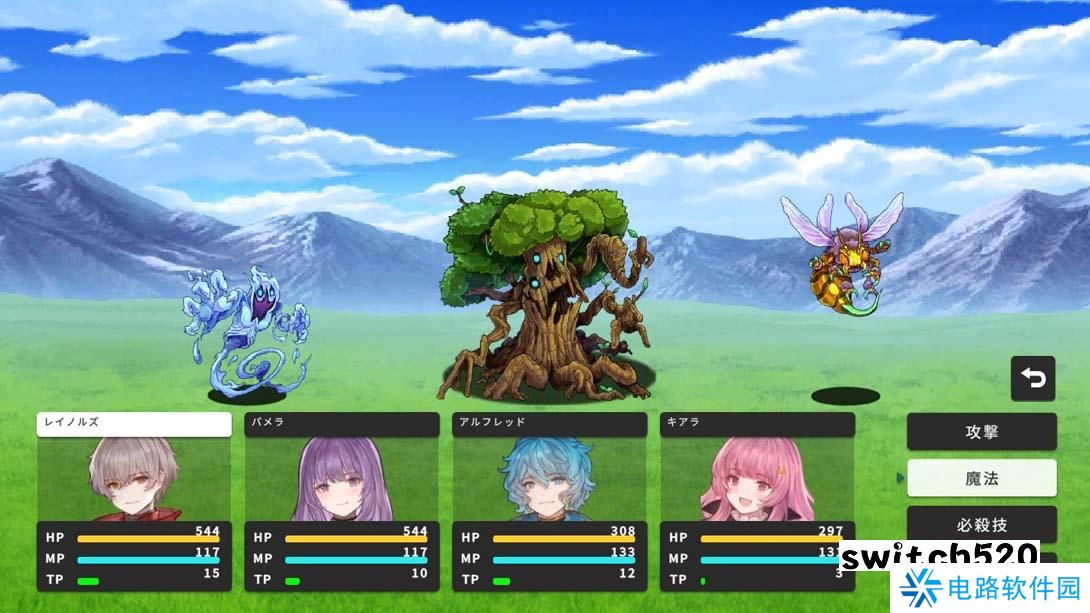Image resolution: width=1090 pixels, height=613 pixels.
Task: Click the back arrow button
Action: (x=1033, y=379)
